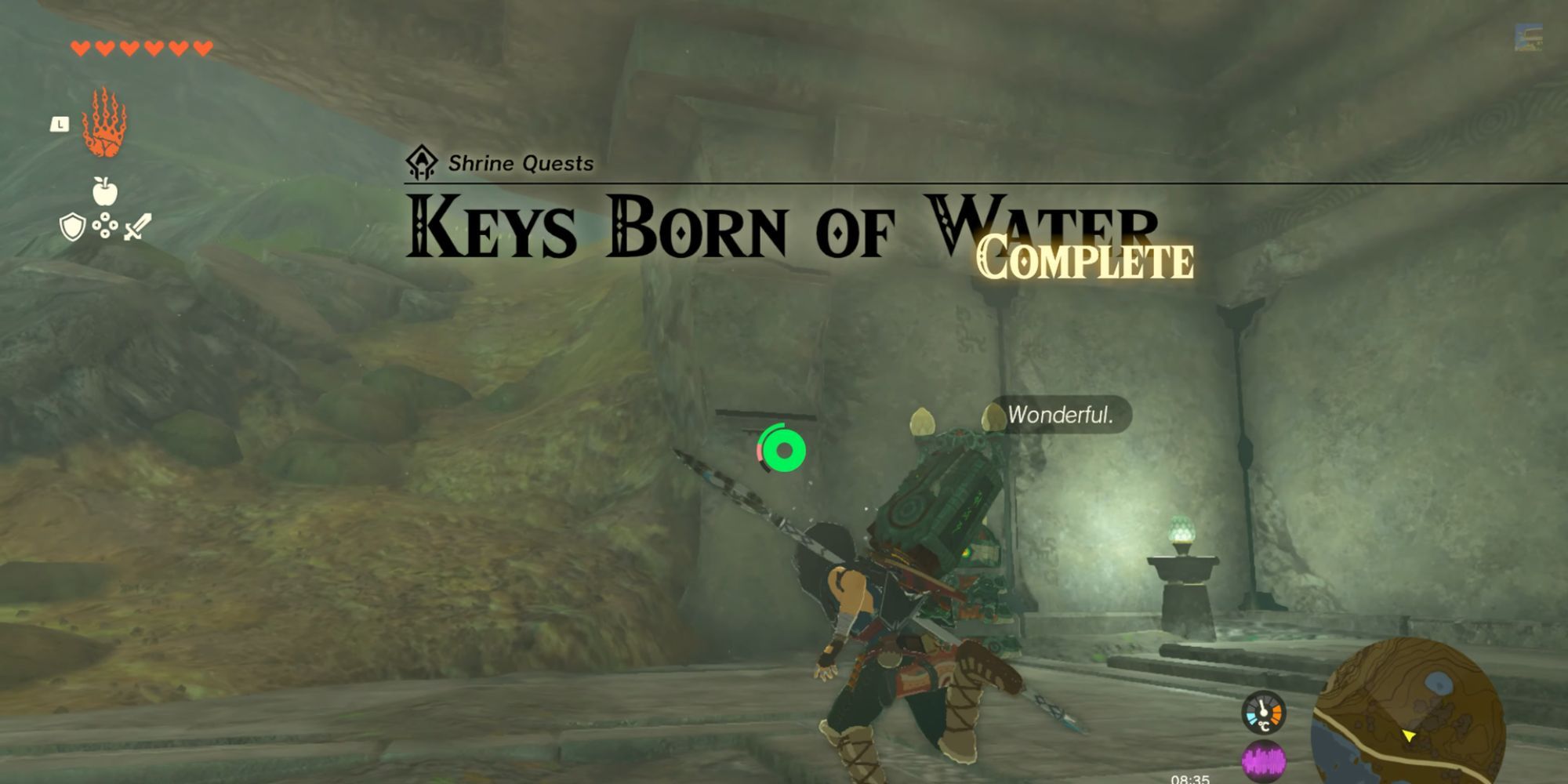Click the first red heart to toggle view
This screenshot has width=1568, height=784.
pyautogui.click(x=78, y=47)
